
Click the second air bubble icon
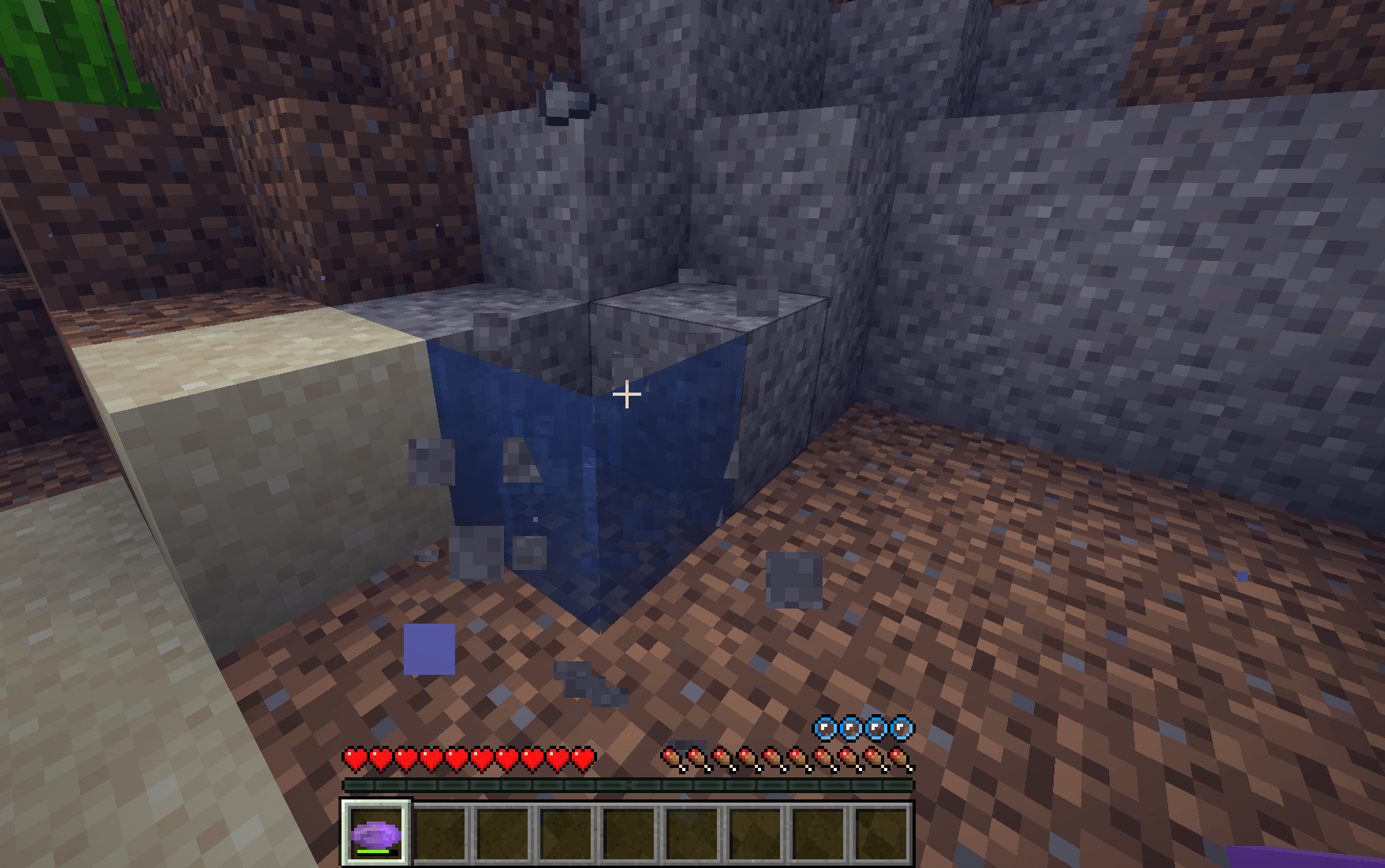pyautogui.click(x=849, y=729)
